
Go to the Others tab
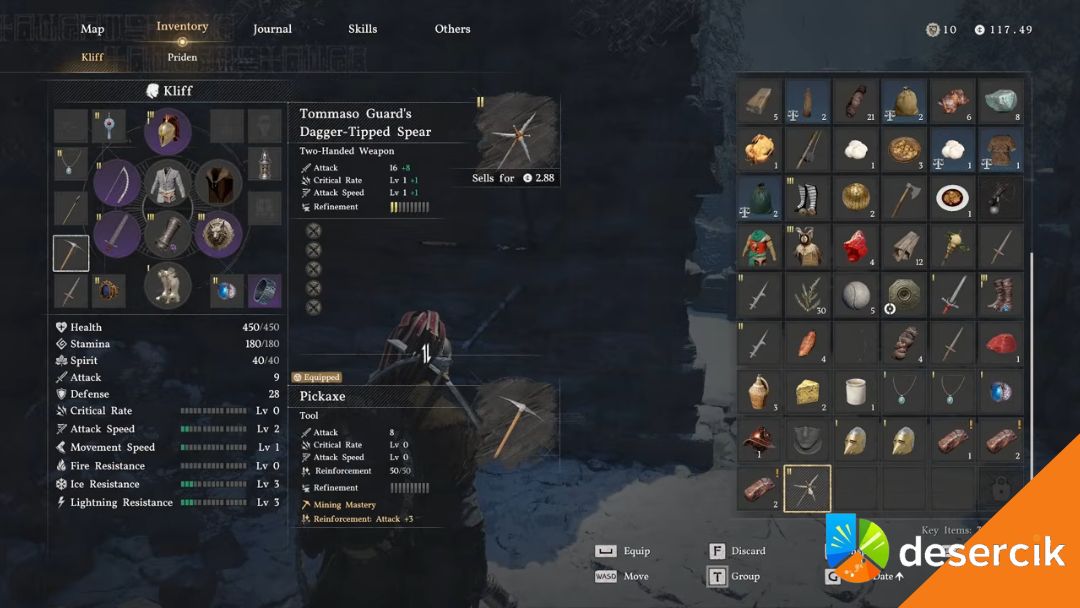[x=452, y=29]
